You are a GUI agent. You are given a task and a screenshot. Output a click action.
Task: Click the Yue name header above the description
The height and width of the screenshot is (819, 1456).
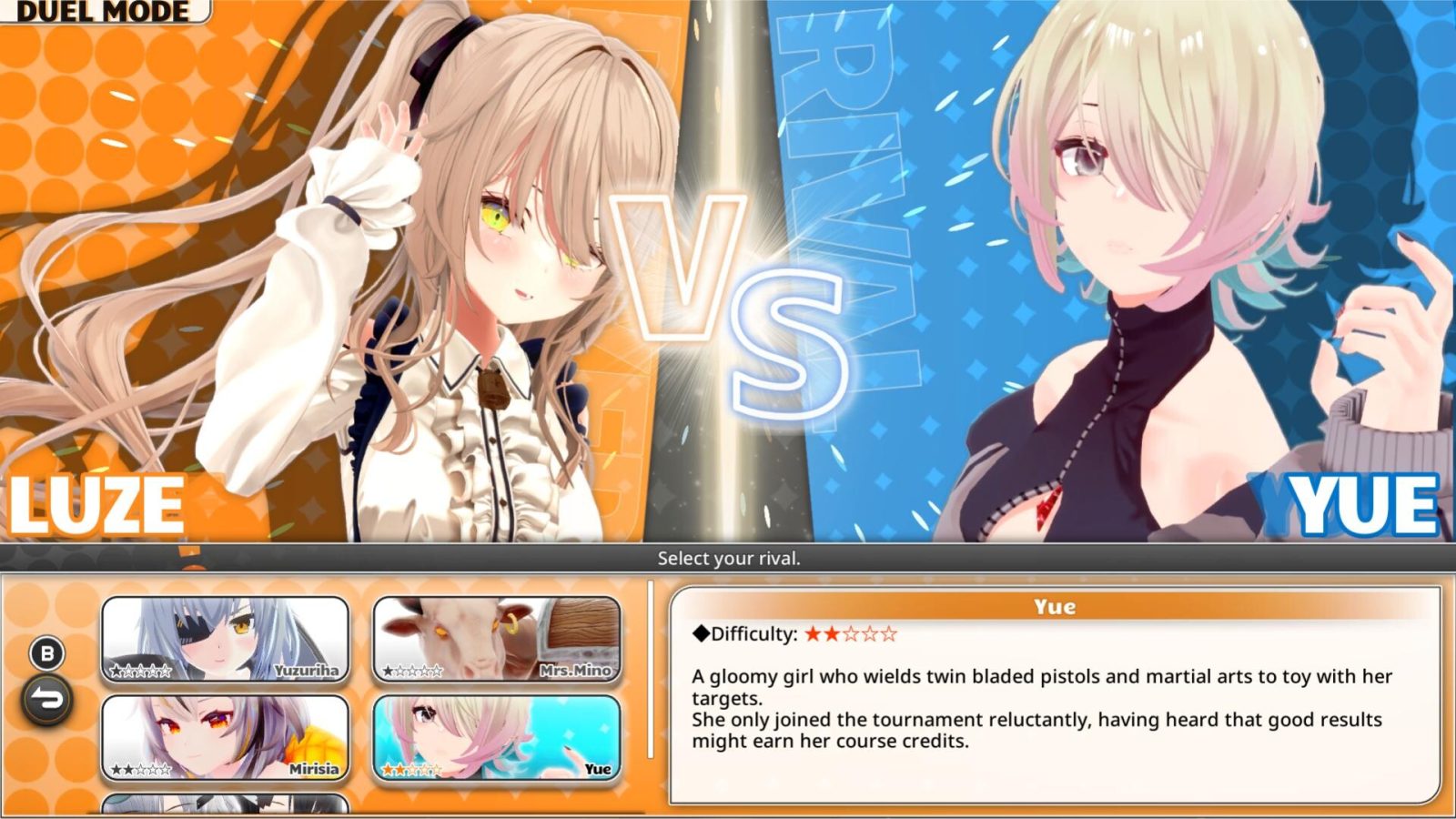pyautogui.click(x=1055, y=607)
